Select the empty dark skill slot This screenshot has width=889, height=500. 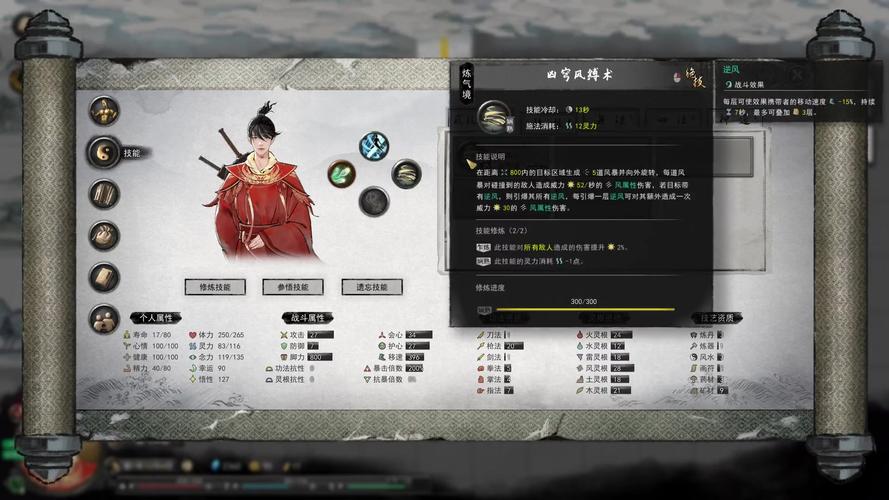point(374,201)
